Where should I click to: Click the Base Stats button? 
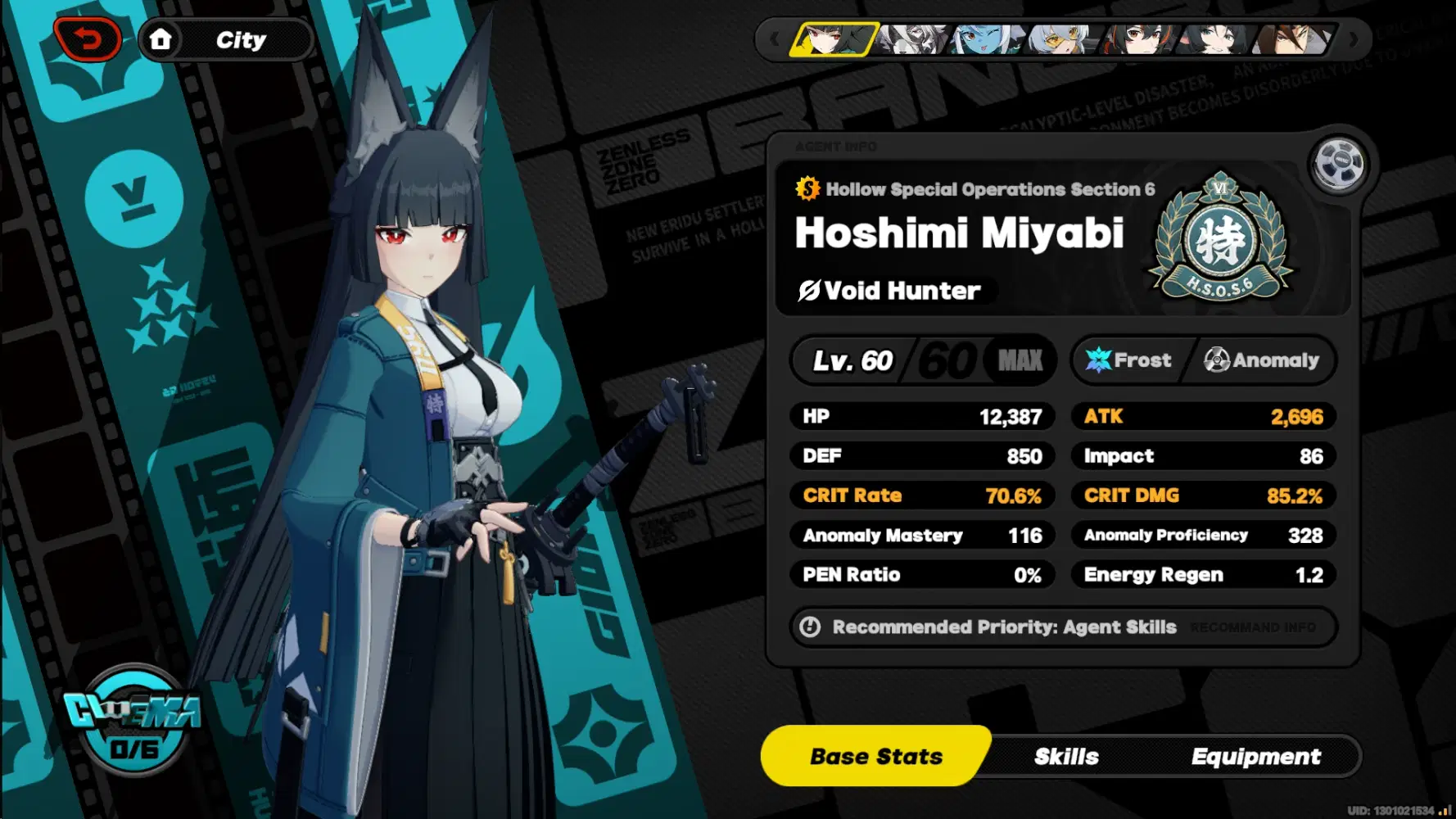[x=875, y=756]
